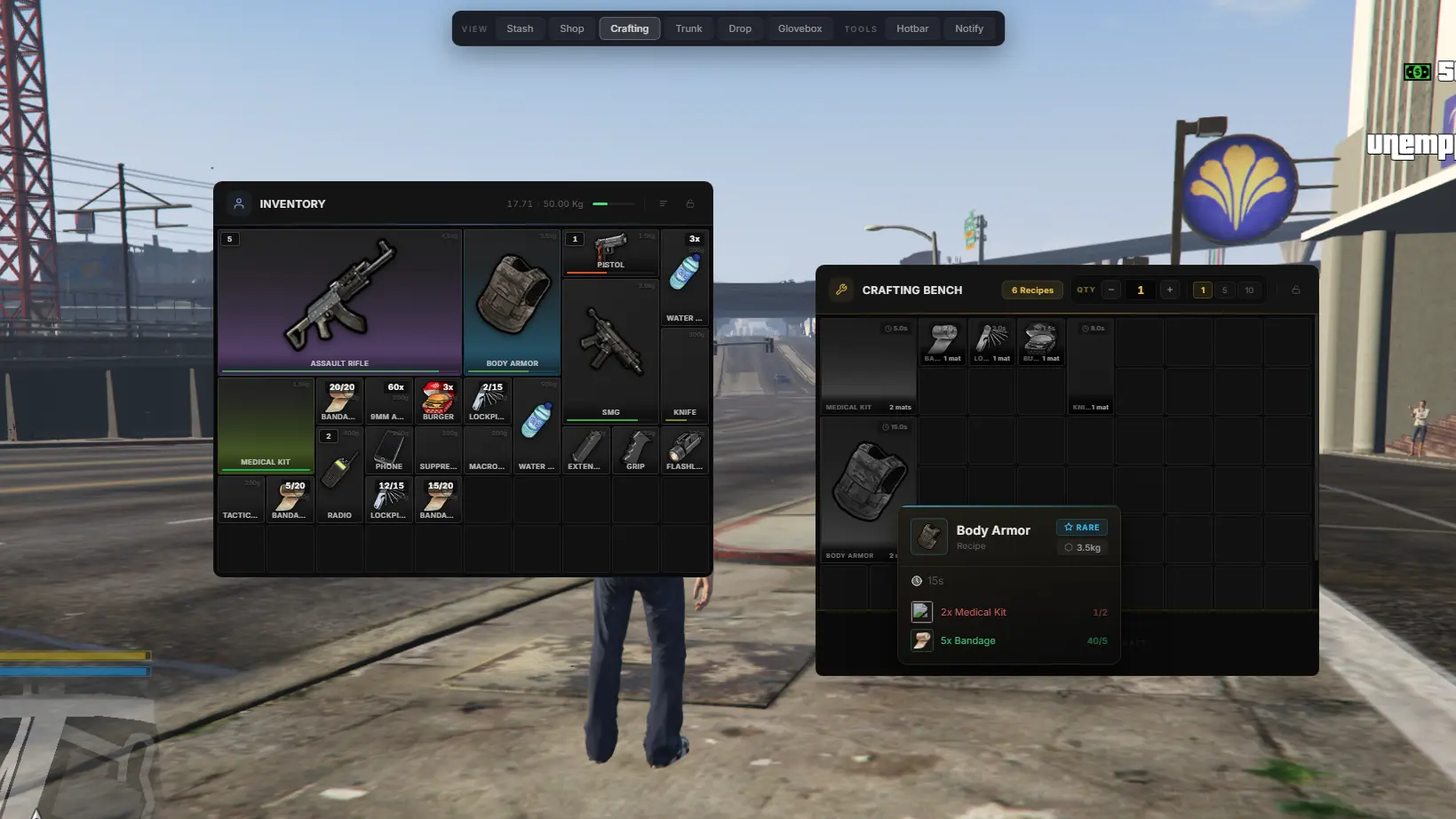This screenshot has width=1456, height=819.
Task: Click the Radio inventory item
Action: coord(339,475)
